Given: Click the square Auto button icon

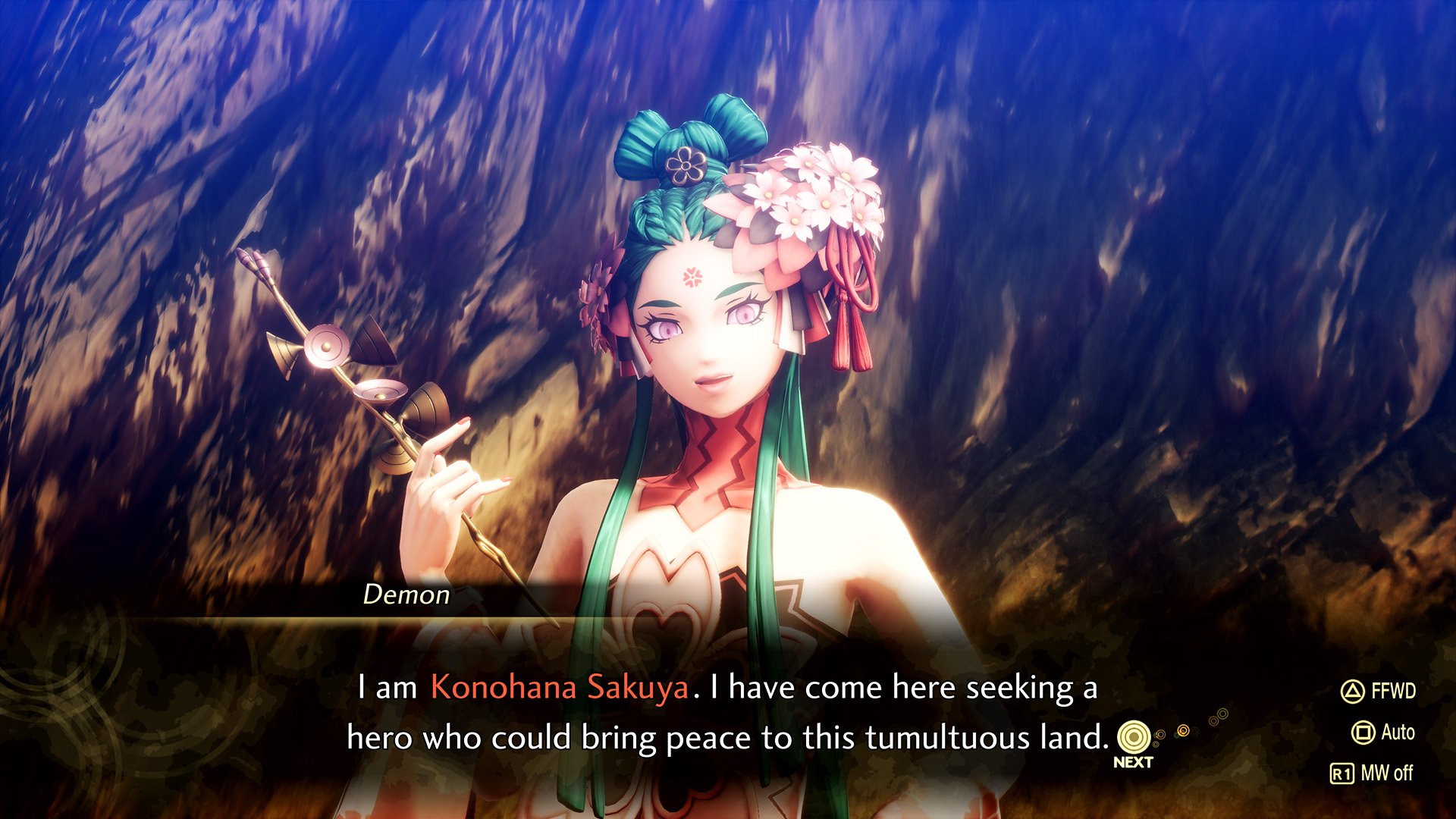Looking at the screenshot, I should (x=1362, y=730).
